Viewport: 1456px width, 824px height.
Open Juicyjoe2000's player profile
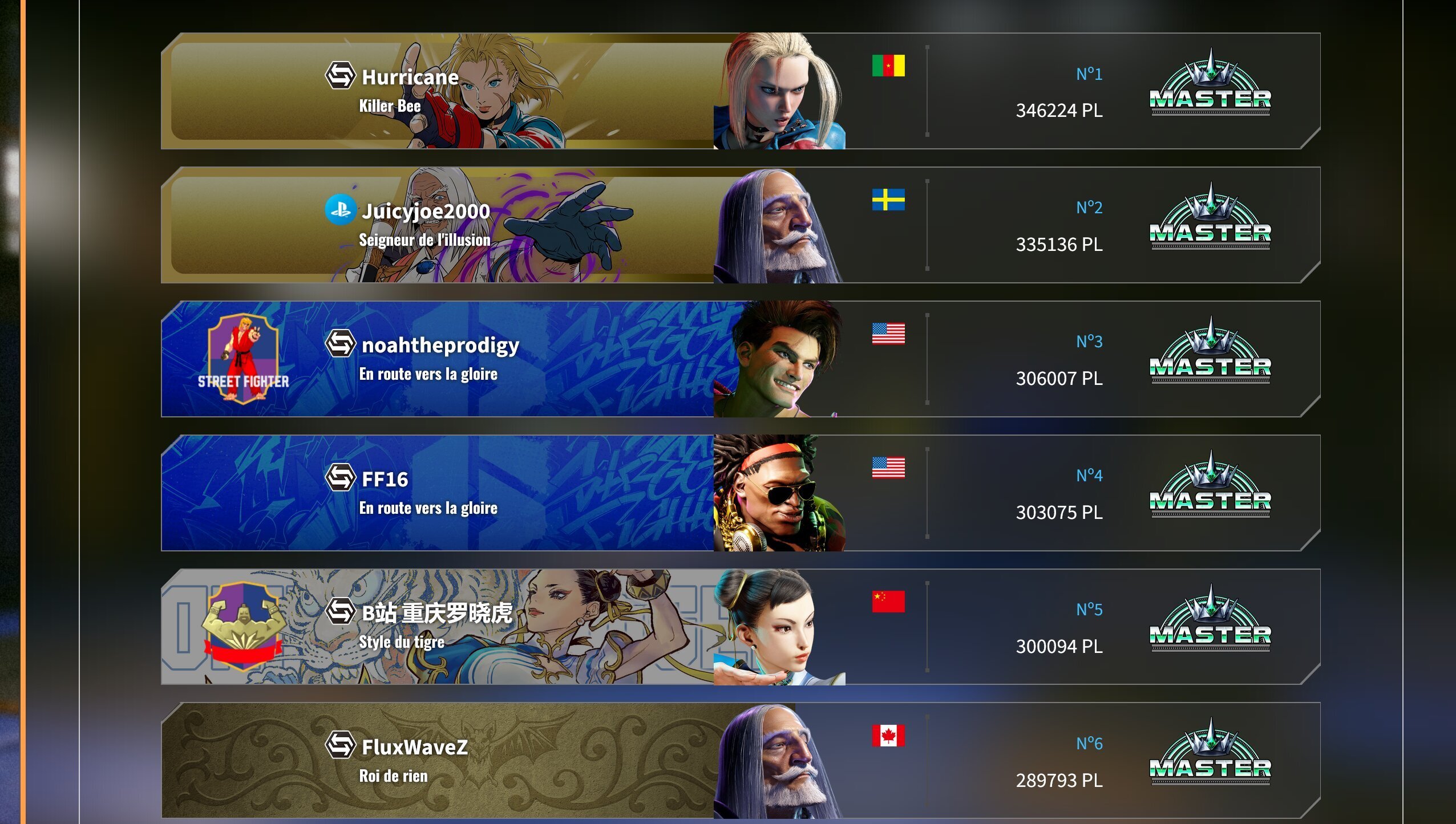(424, 211)
